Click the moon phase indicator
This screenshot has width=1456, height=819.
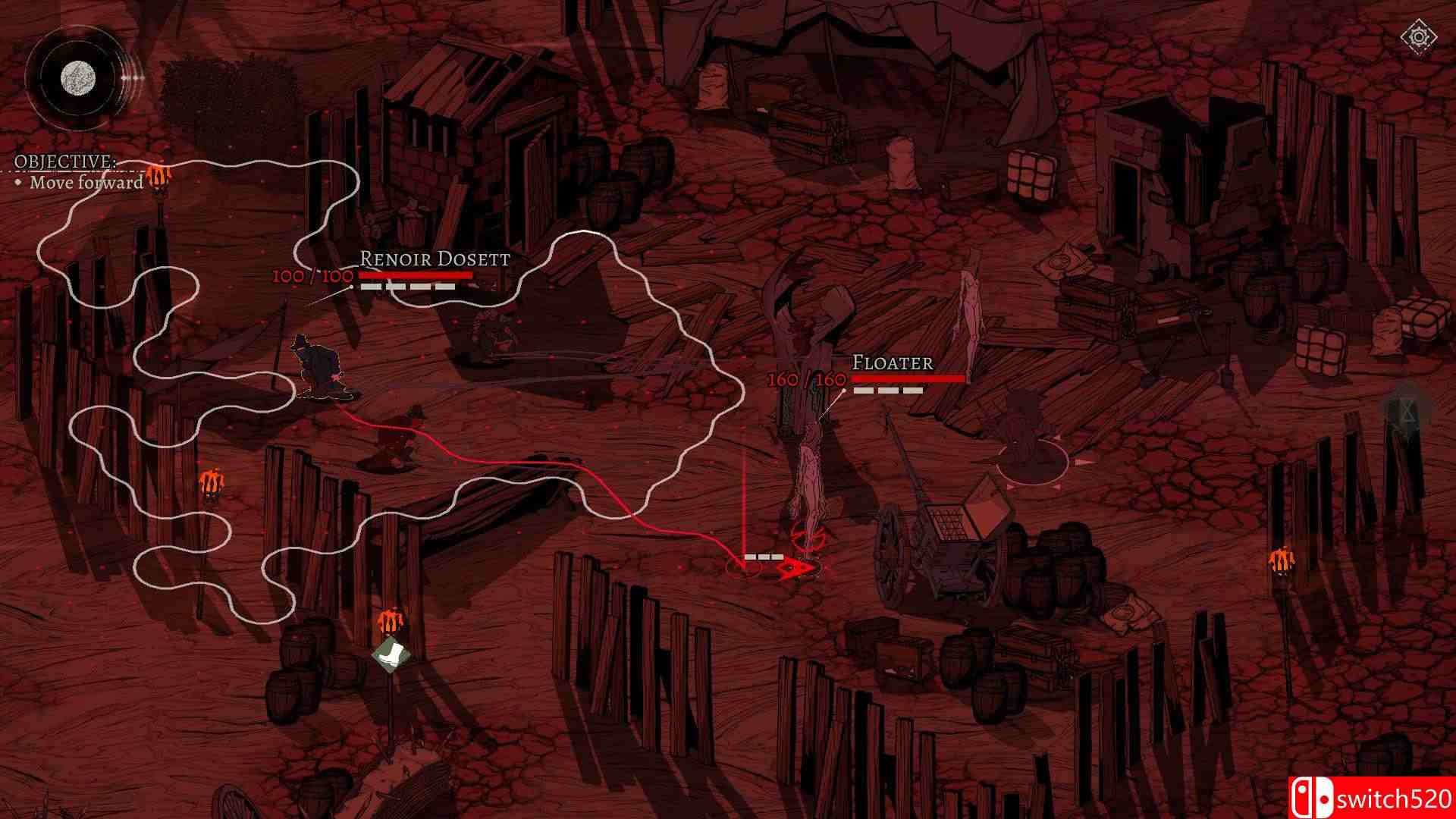coord(76,76)
